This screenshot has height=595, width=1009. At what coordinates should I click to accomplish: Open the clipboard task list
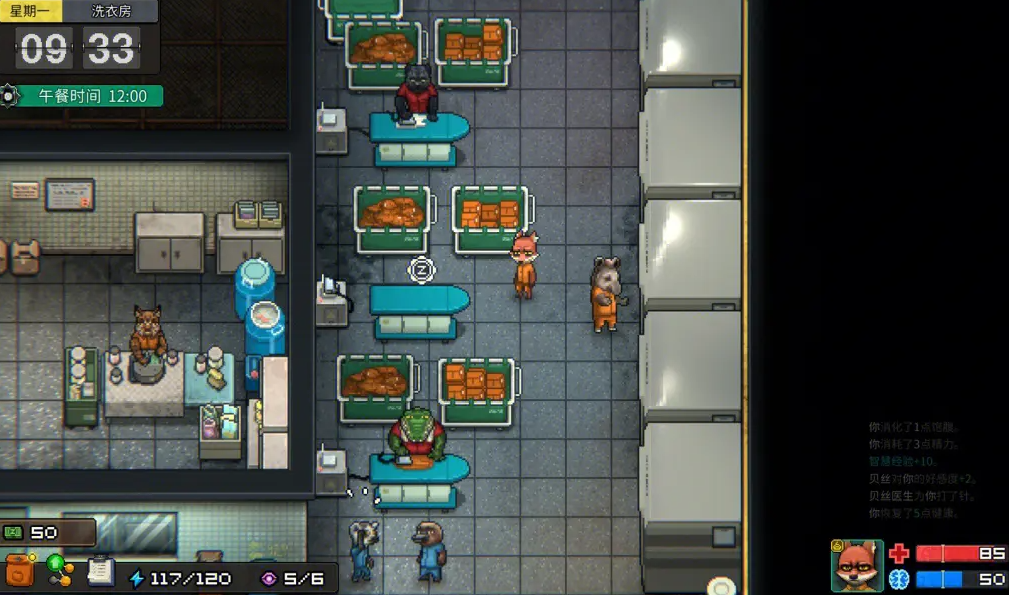click(100, 570)
